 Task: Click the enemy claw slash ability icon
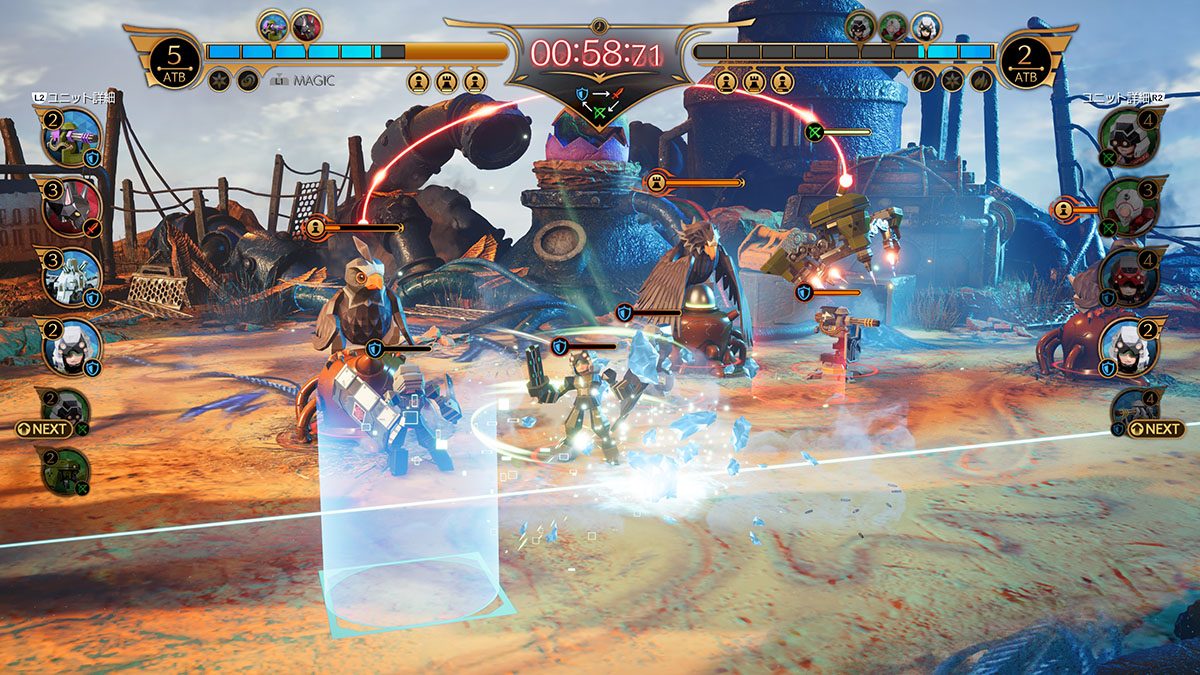click(x=982, y=80)
